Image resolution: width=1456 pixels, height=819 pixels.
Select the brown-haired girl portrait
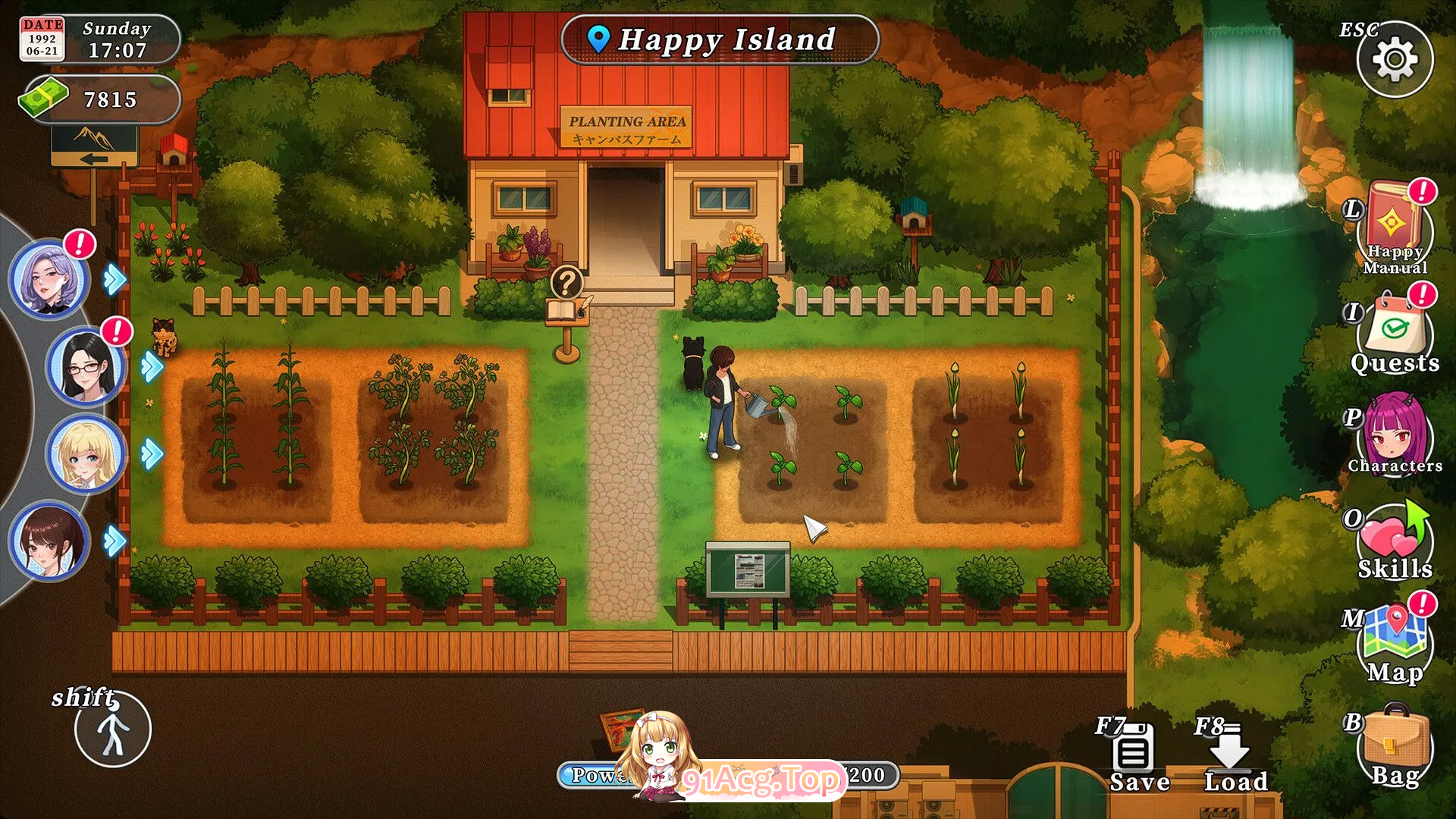49,541
